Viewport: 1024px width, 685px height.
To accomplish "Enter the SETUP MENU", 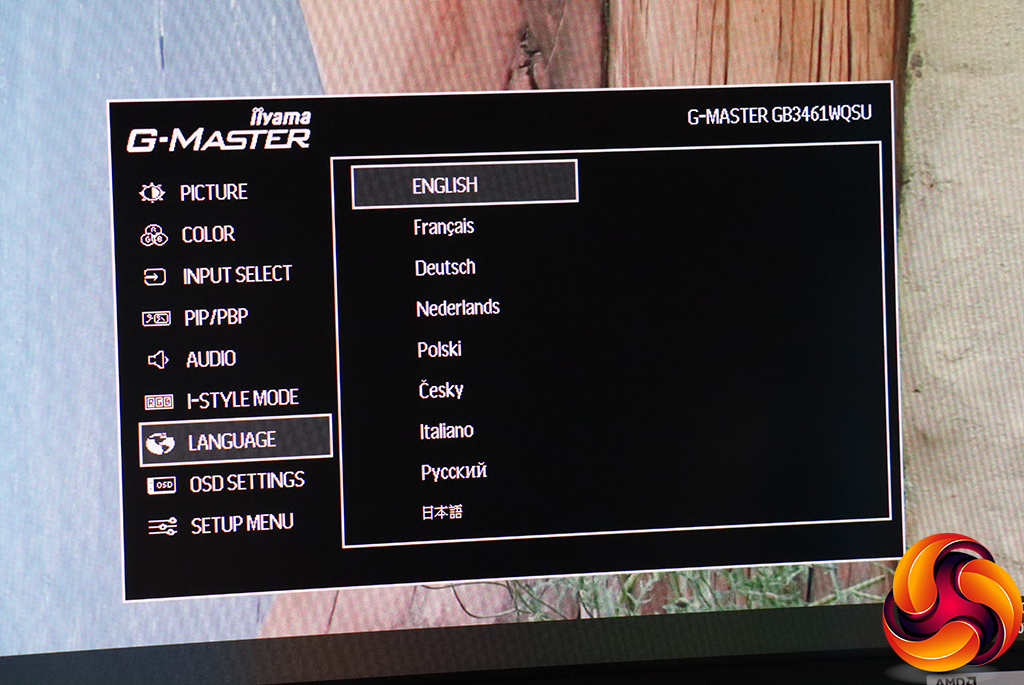I will 241,523.
